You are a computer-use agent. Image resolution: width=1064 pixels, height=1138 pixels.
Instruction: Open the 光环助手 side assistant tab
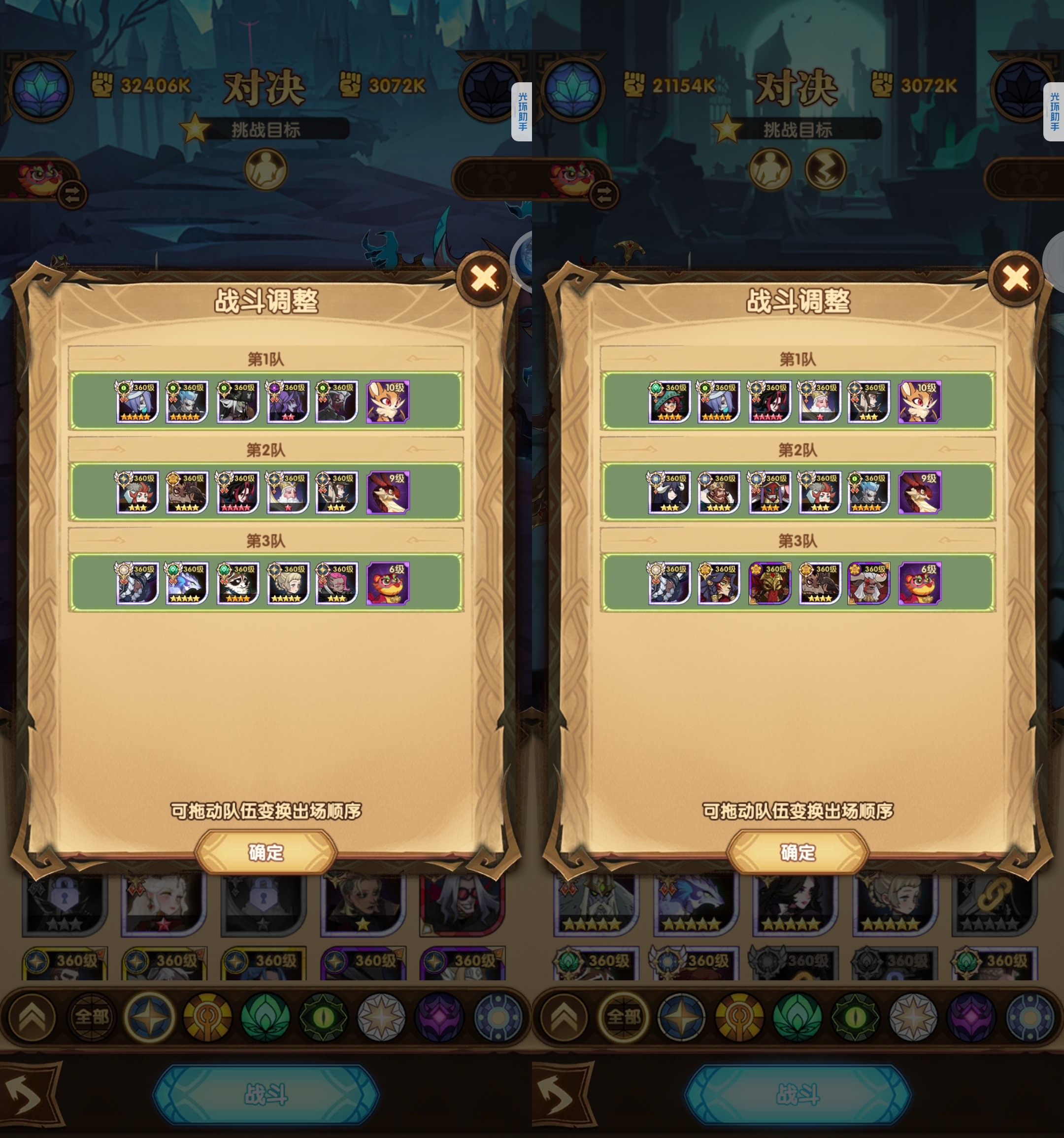[x=523, y=112]
